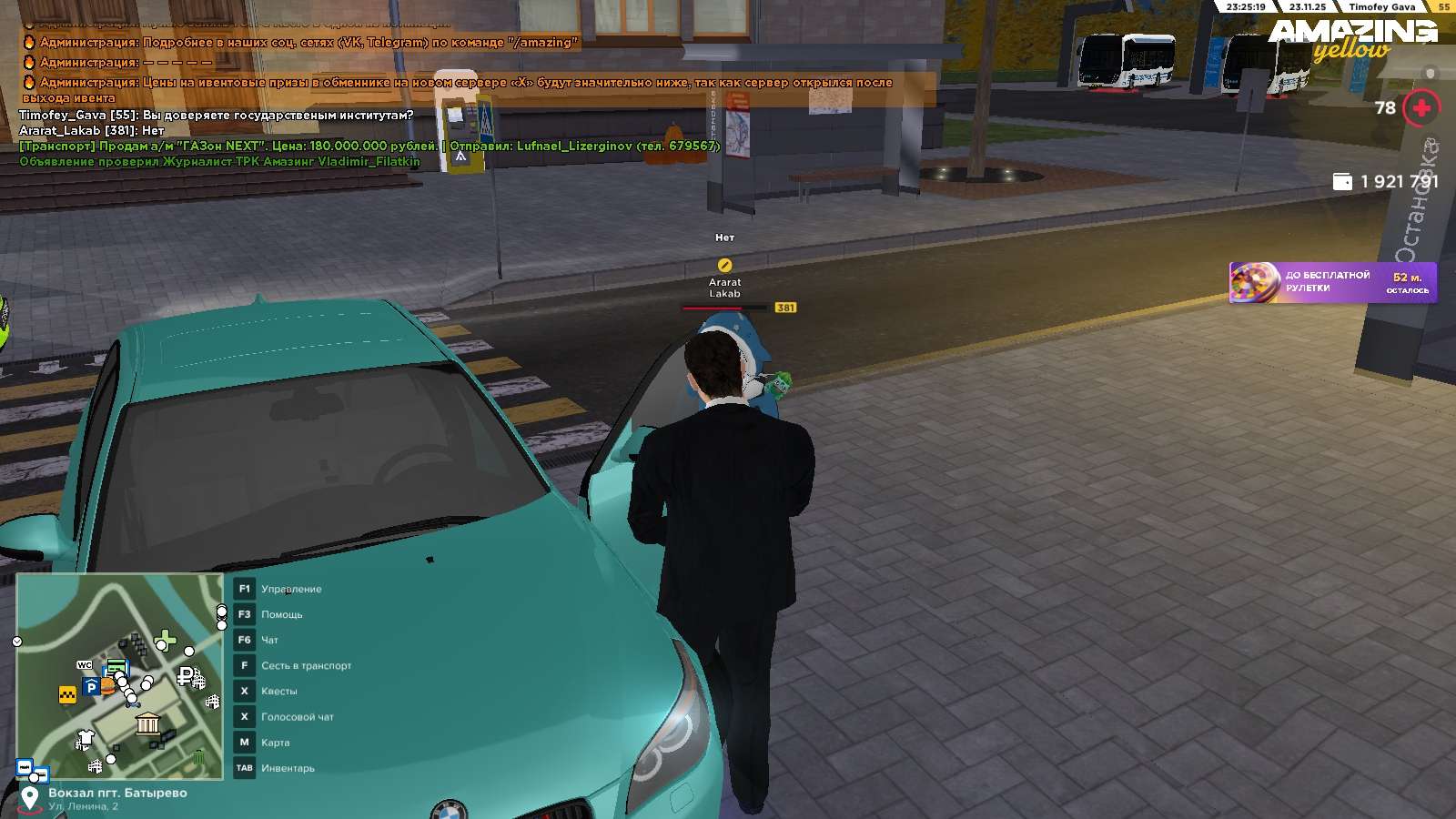This screenshot has height=819, width=1456.
Task: Click the columned building marker on the minimap
Action: 147,724
